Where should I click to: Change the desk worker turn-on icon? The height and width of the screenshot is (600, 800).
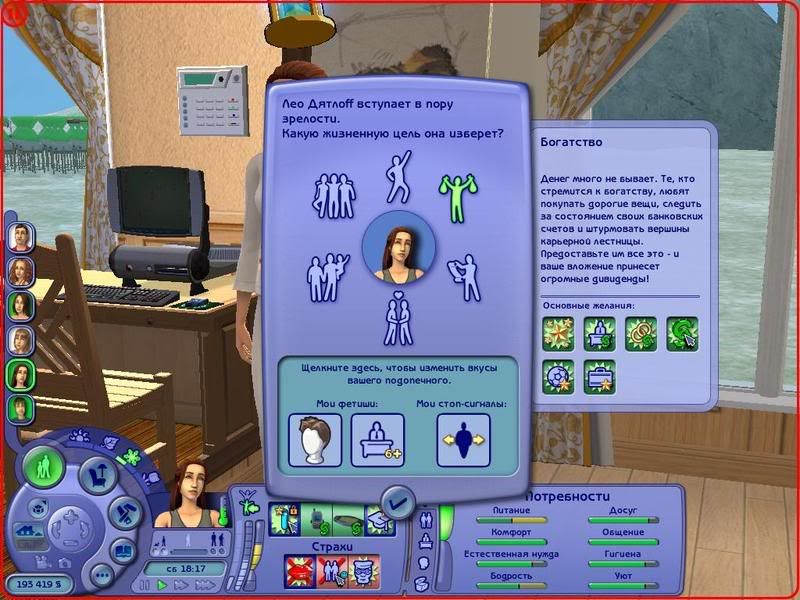pyautogui.click(x=377, y=439)
